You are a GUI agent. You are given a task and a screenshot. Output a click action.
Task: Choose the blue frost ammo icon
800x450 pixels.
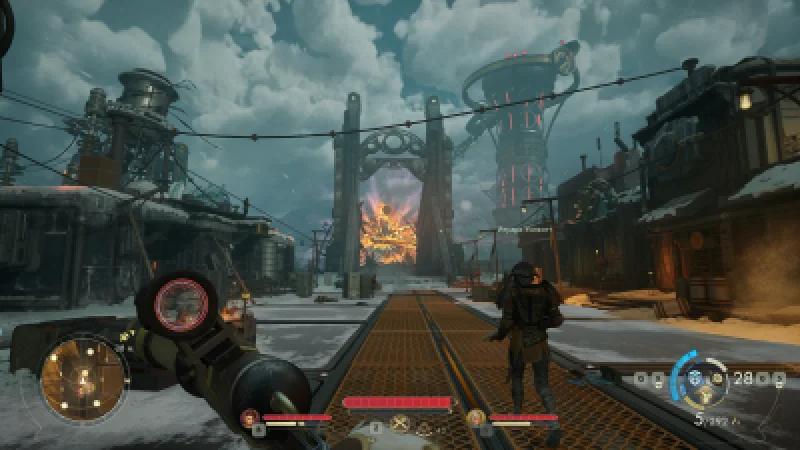click(697, 378)
